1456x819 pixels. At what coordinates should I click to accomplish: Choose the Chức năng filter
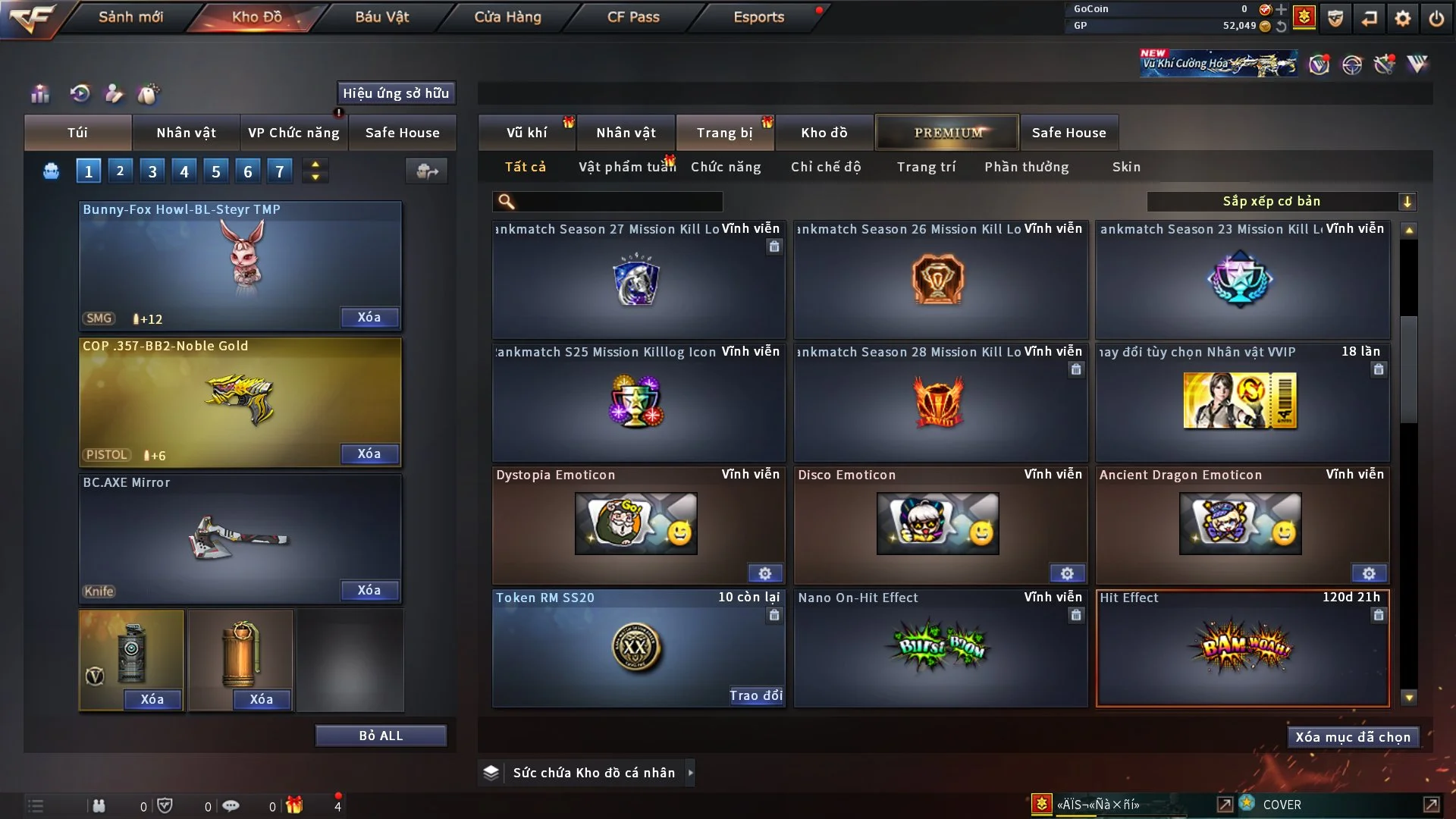tap(726, 167)
